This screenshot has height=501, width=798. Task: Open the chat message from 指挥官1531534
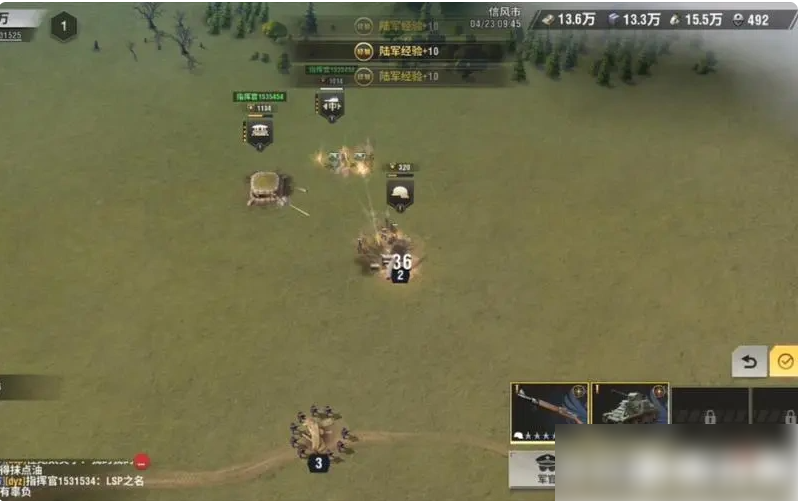pos(75,481)
